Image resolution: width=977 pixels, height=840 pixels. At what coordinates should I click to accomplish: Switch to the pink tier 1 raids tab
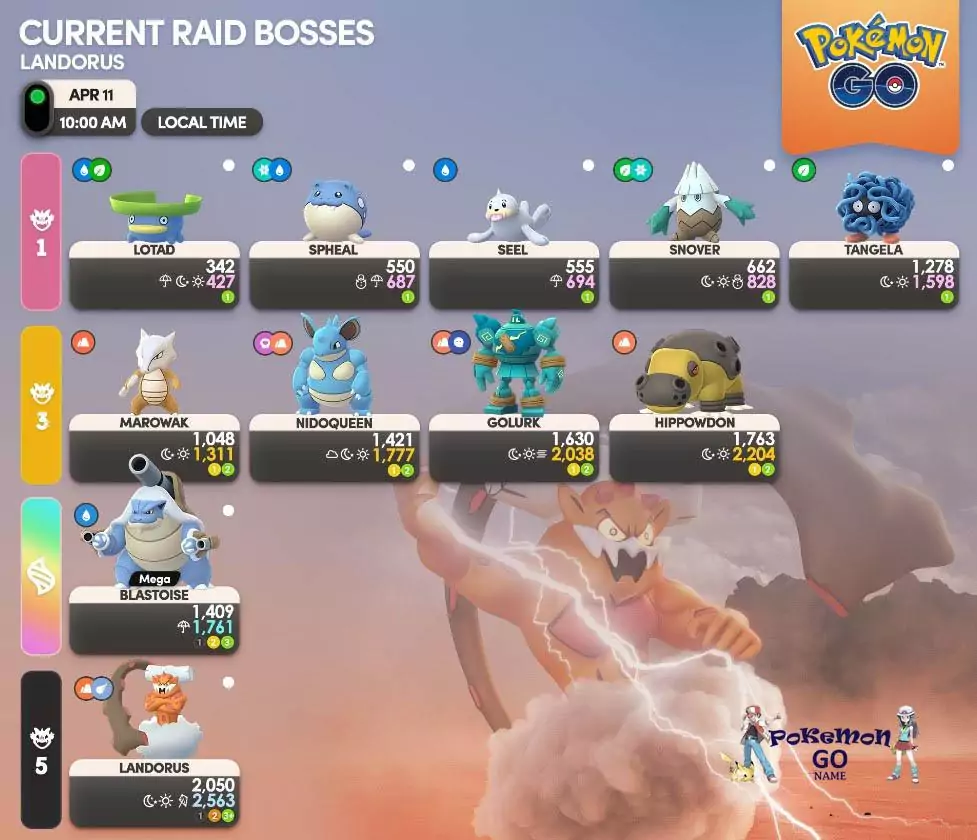tap(41, 232)
